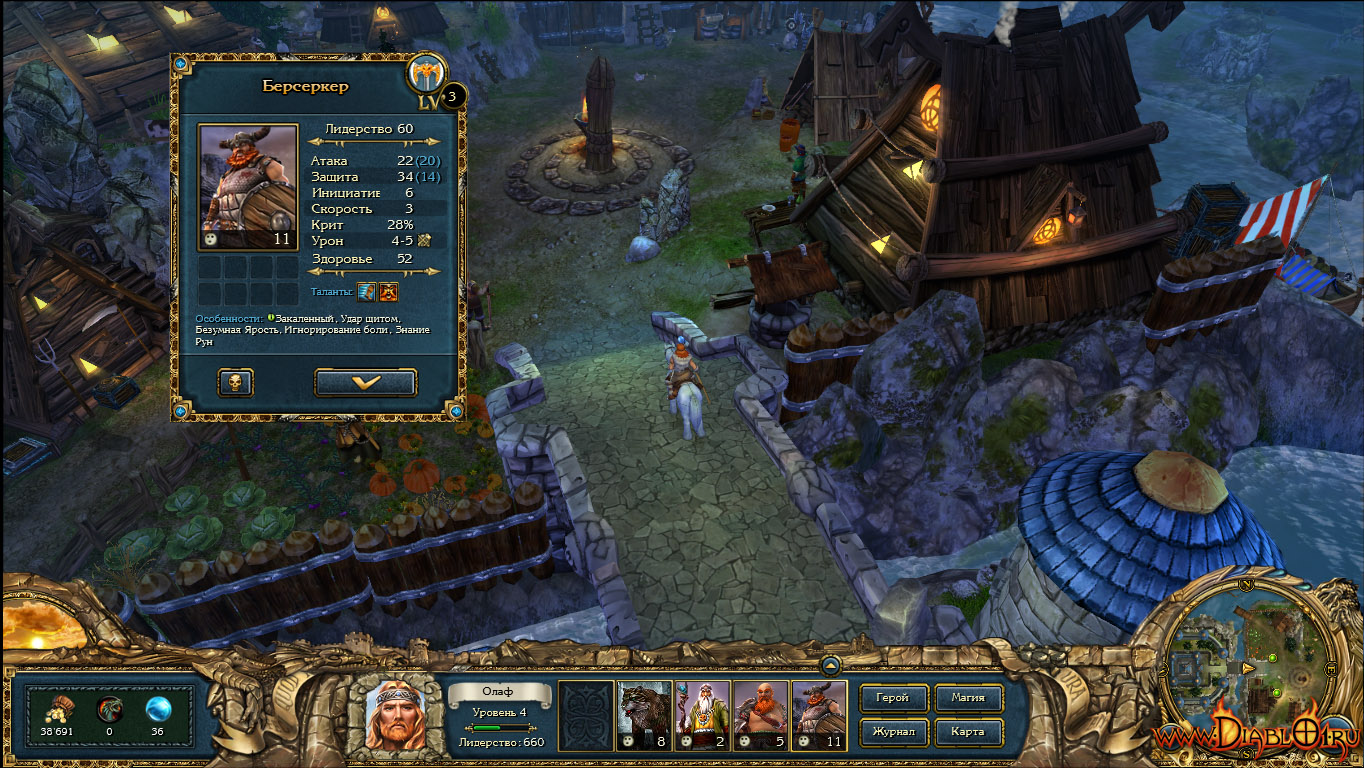Open the Герой (Hero) screen
This screenshot has width=1364, height=768.
point(892,697)
